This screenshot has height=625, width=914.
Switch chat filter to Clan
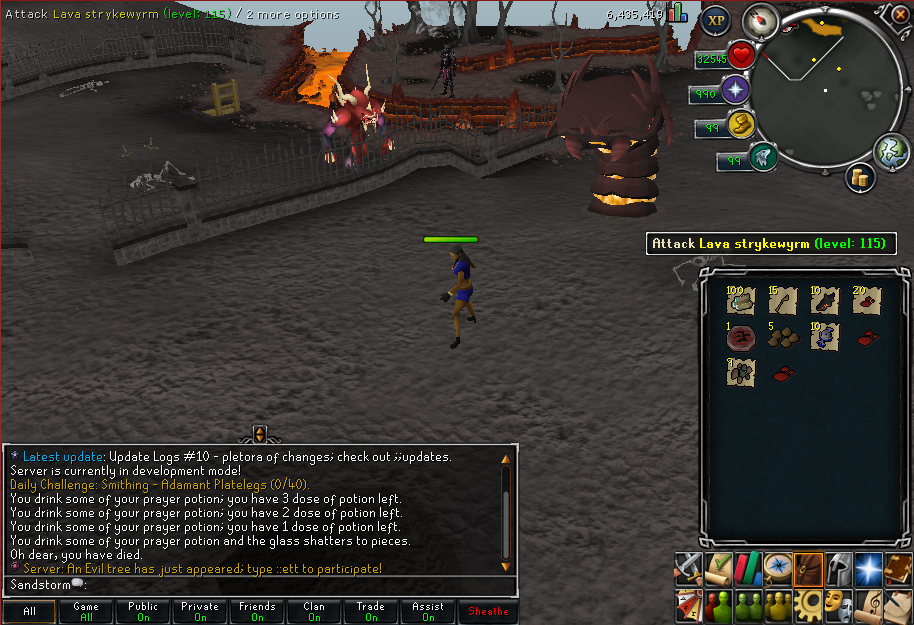tap(314, 611)
